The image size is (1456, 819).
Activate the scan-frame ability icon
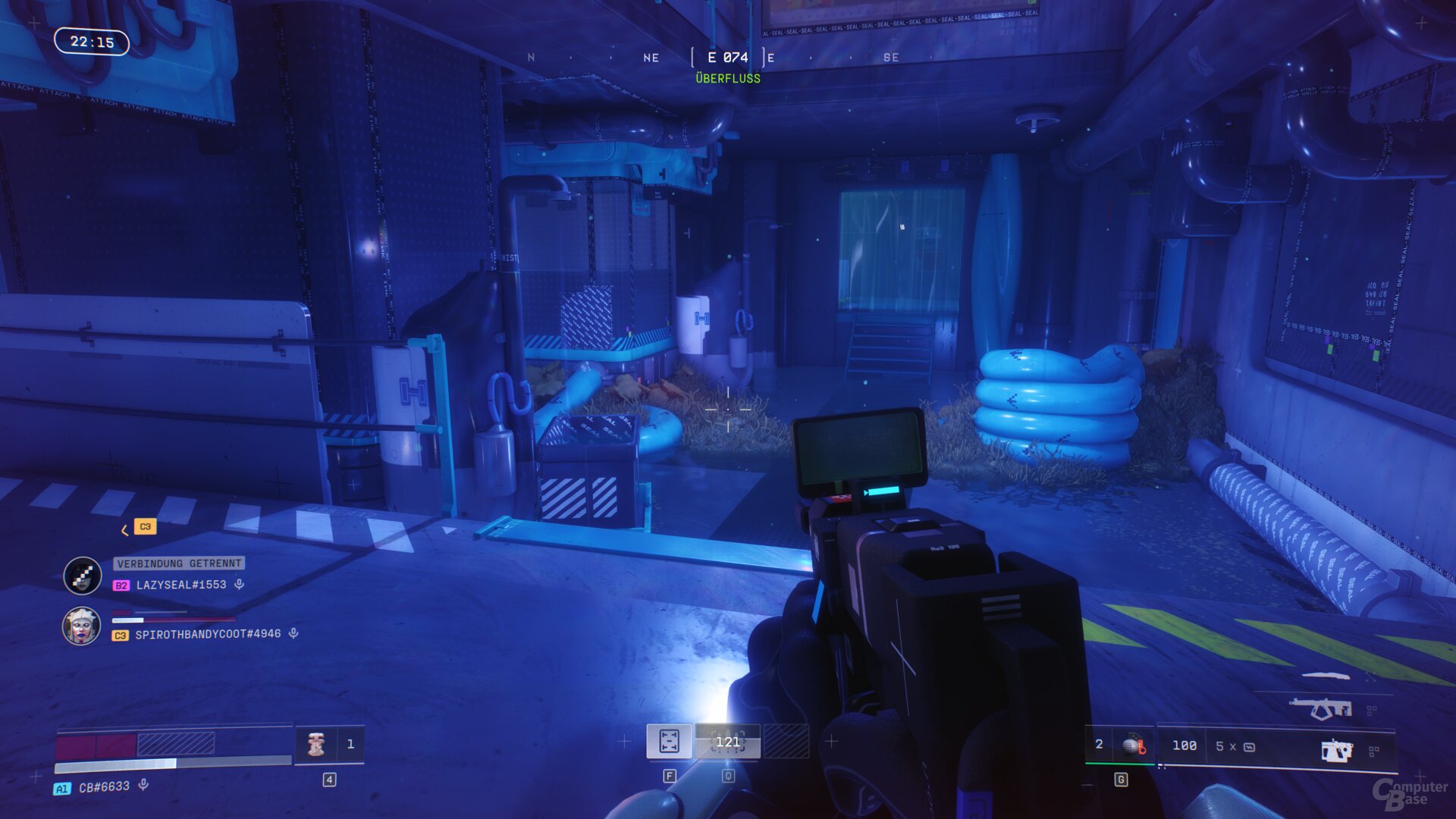(669, 741)
